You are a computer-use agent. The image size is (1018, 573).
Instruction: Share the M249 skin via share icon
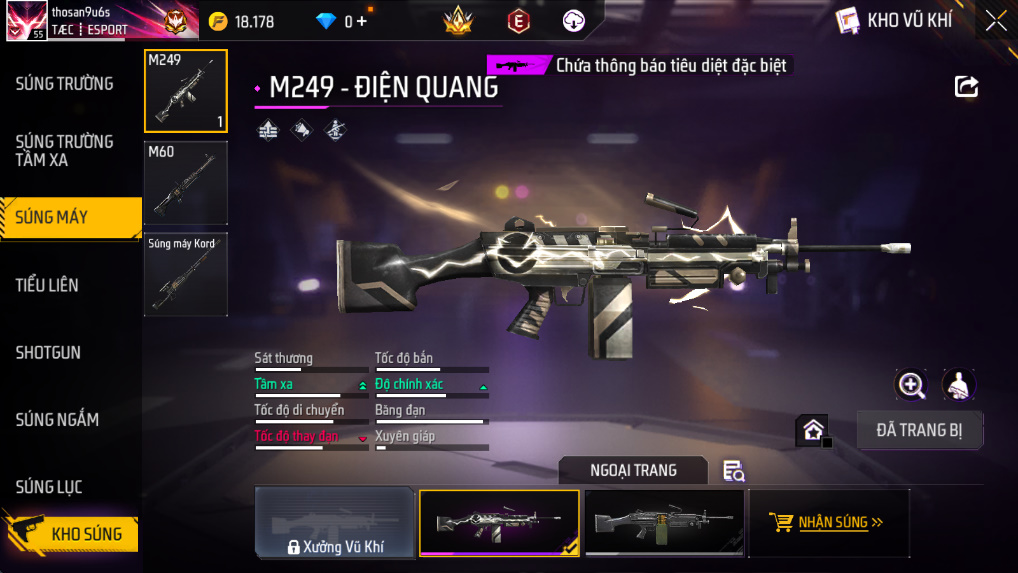[x=966, y=86]
